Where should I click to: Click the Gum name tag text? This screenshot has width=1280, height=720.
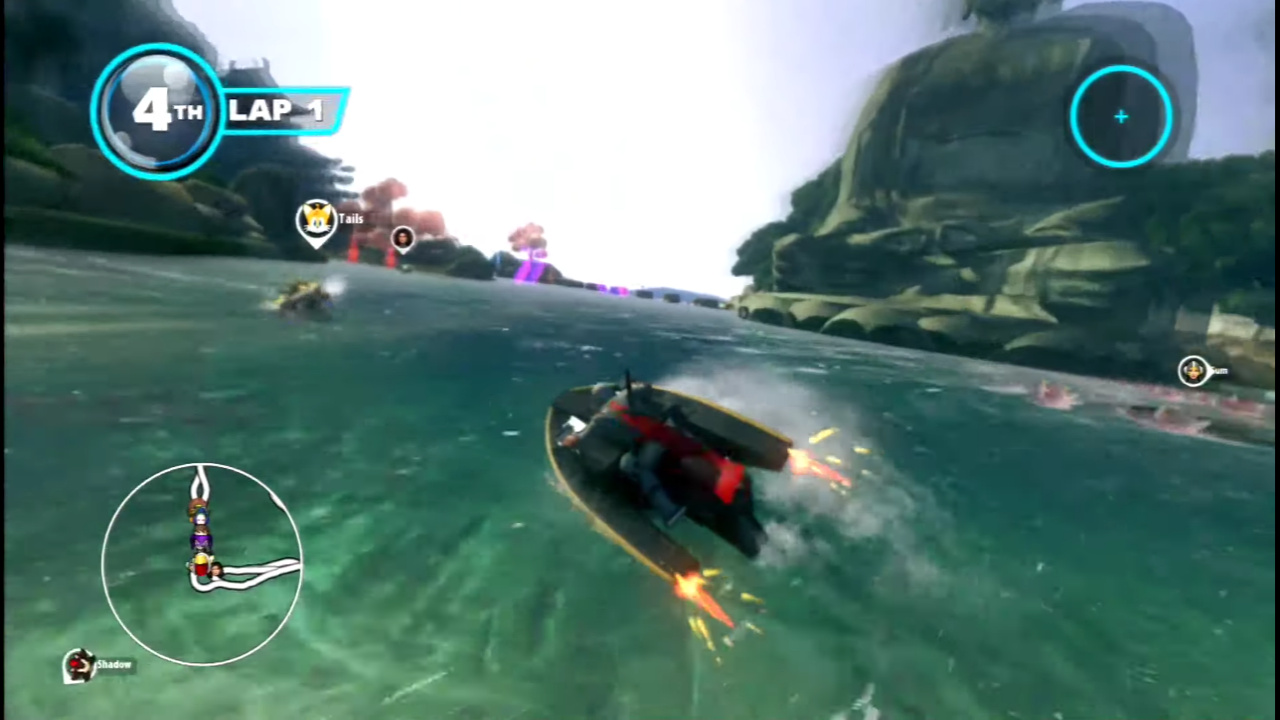pos(1220,371)
